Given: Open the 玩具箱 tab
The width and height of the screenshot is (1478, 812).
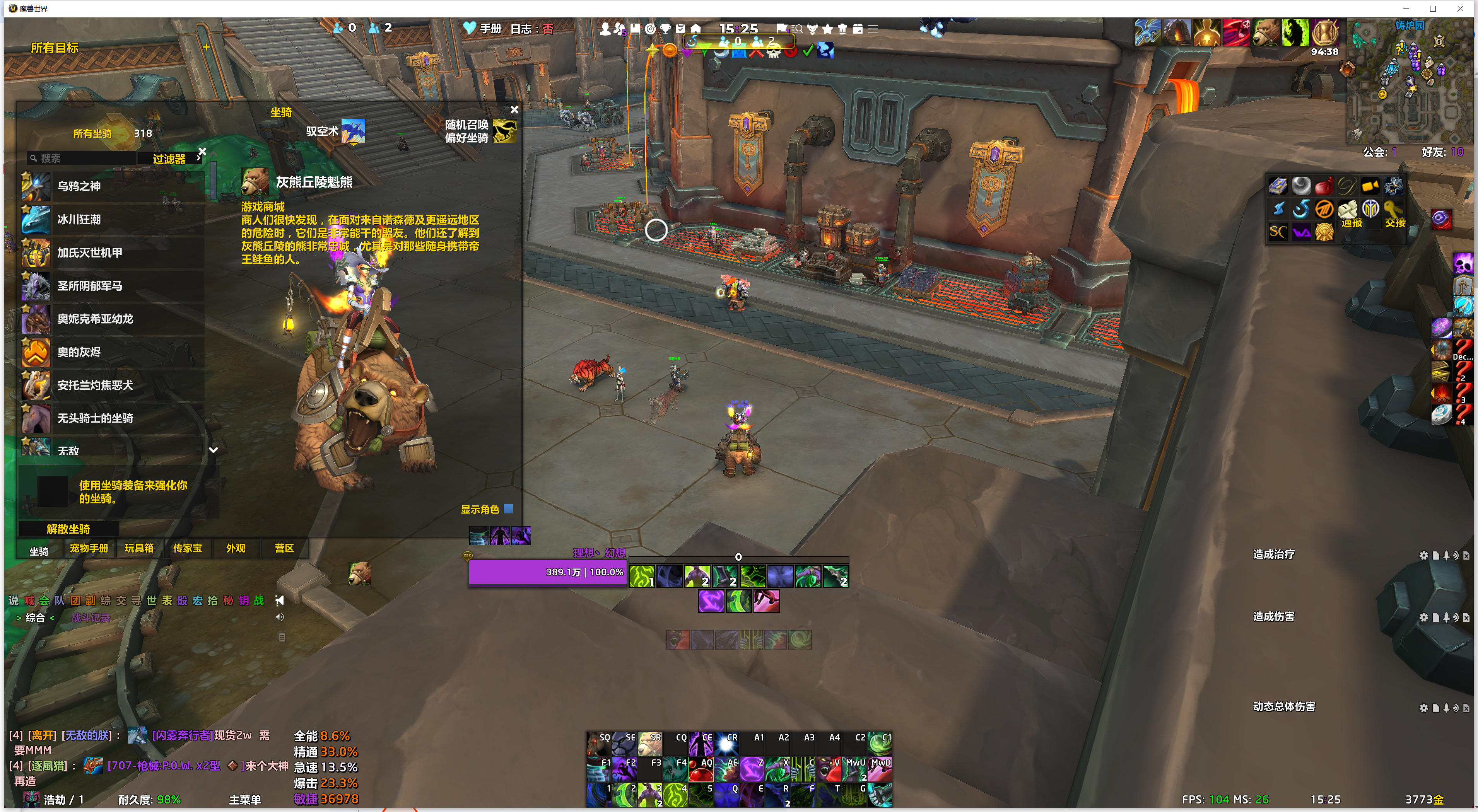Looking at the screenshot, I should 139,548.
